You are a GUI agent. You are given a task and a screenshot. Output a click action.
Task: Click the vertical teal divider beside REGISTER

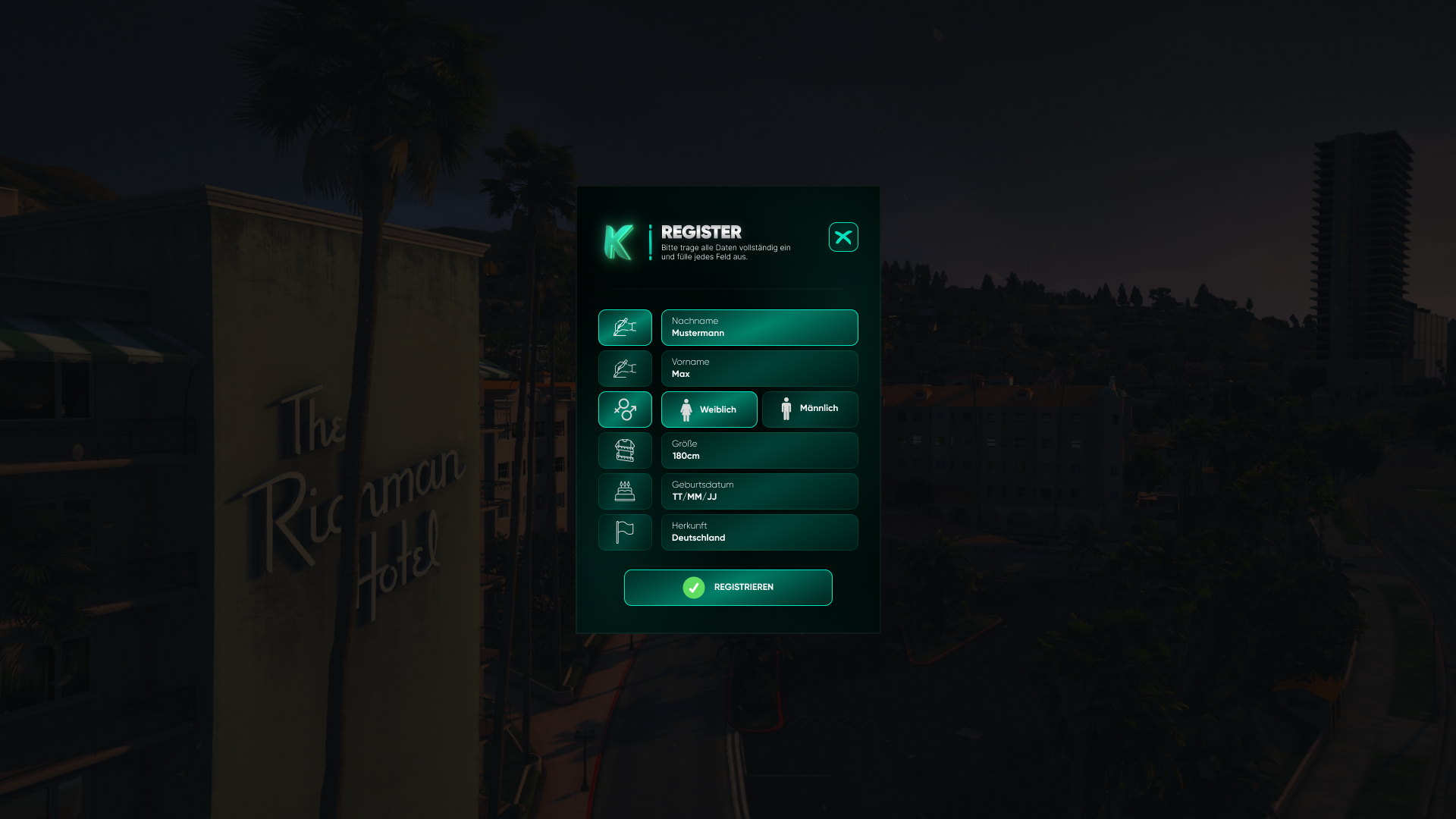click(x=651, y=243)
